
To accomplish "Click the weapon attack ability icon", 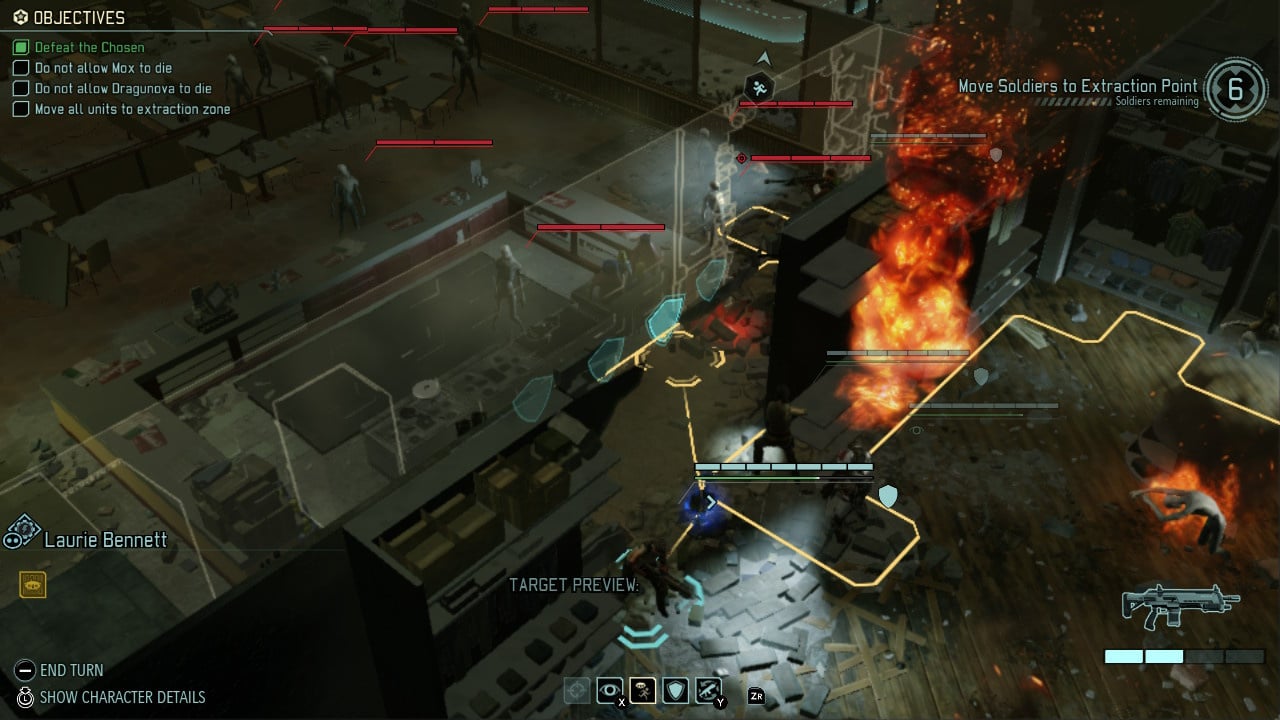I will click(x=707, y=690).
